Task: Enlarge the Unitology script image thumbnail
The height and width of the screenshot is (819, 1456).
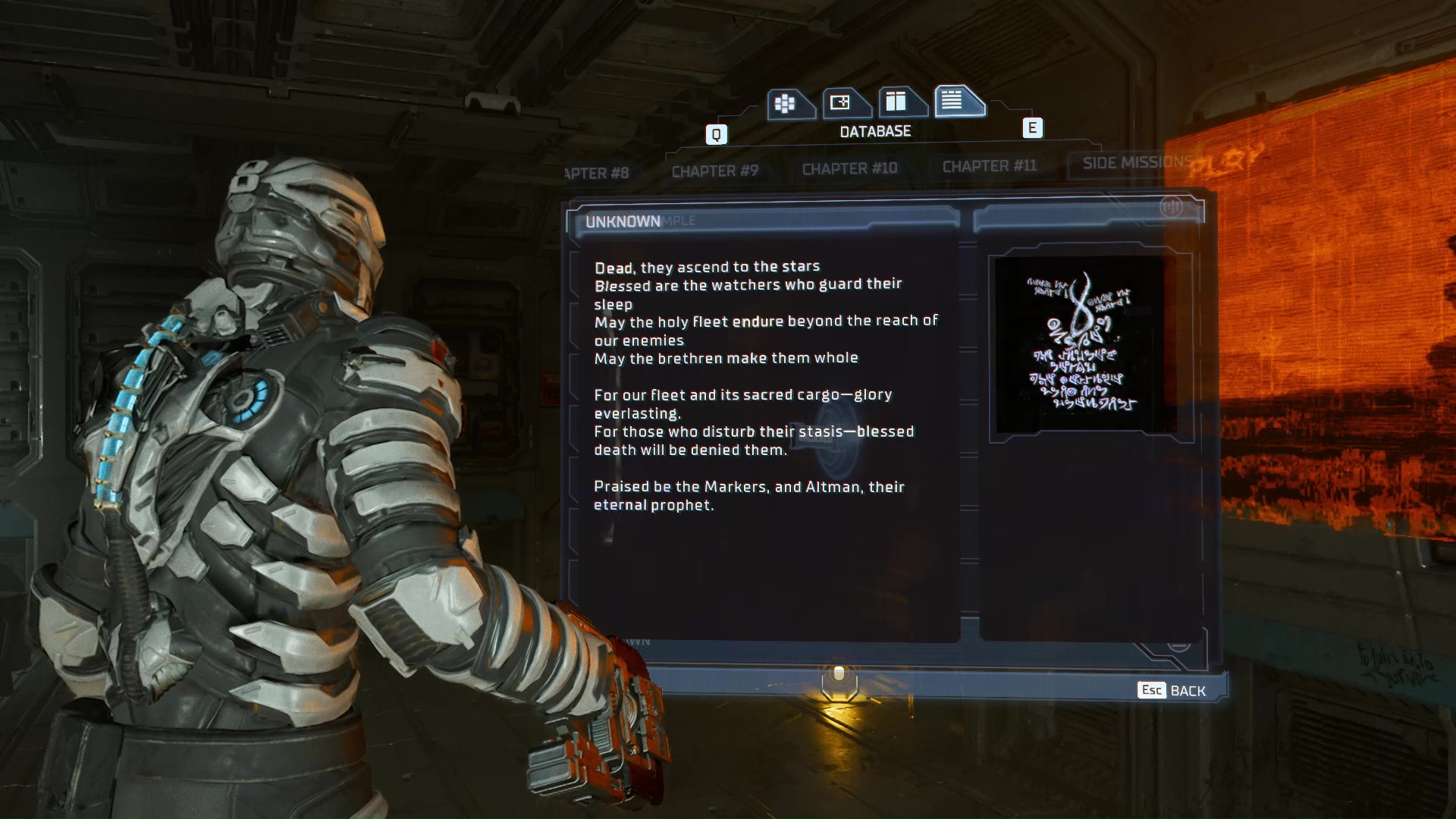Action: point(1082,345)
